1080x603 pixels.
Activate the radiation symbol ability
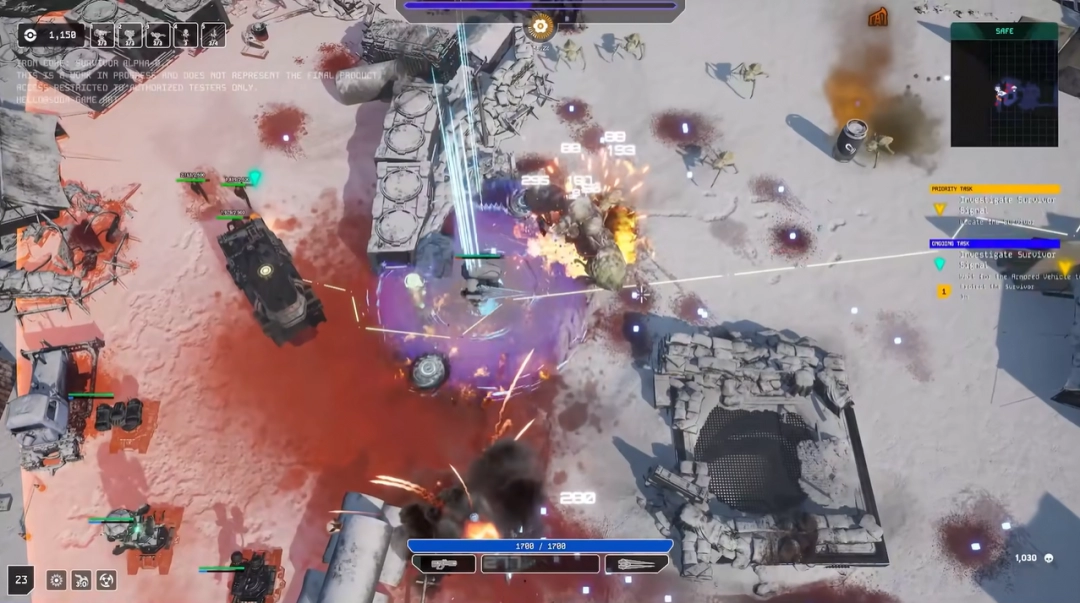[x=105, y=580]
